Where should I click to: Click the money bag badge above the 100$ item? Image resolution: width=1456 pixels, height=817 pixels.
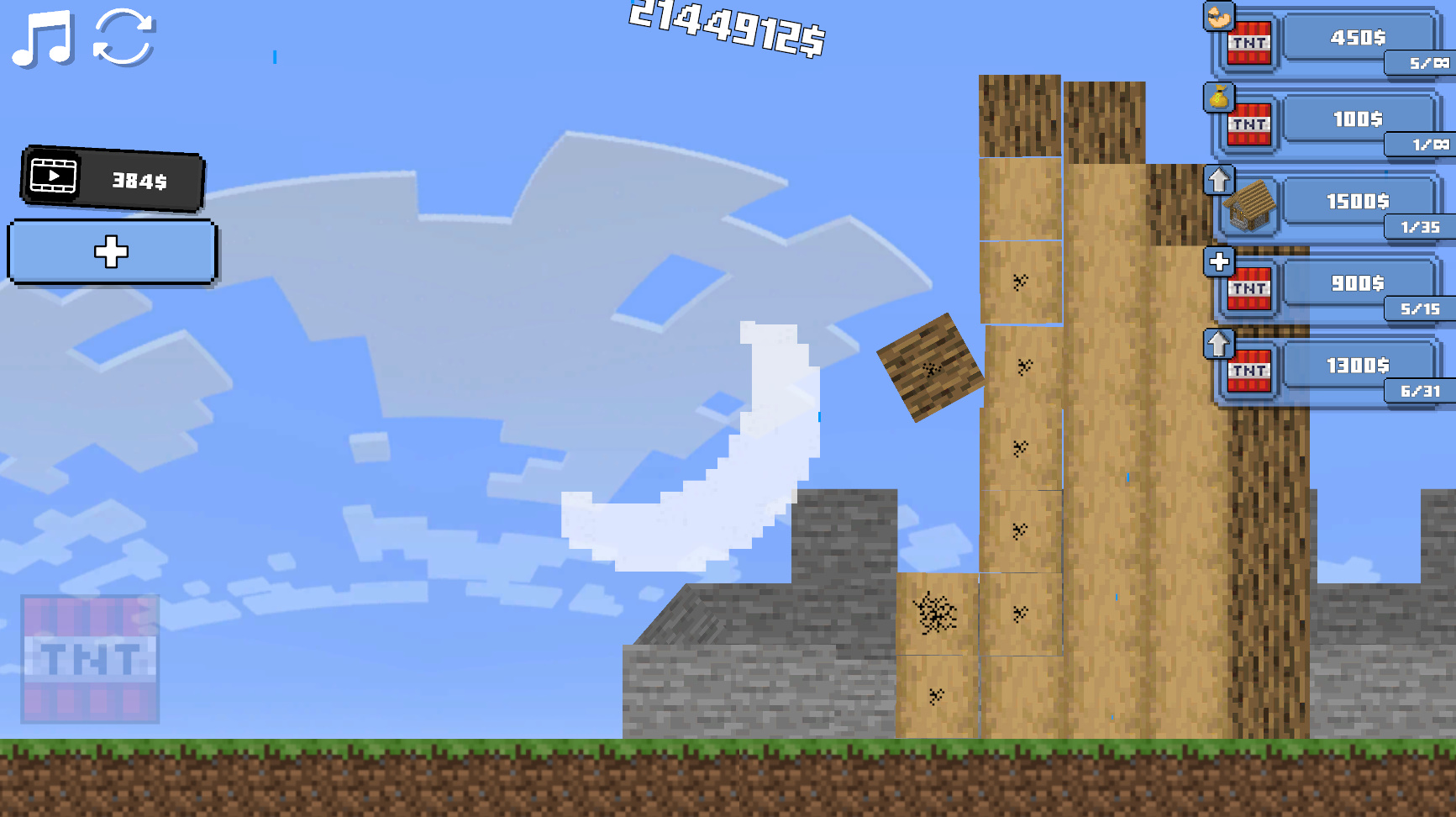[x=1220, y=97]
